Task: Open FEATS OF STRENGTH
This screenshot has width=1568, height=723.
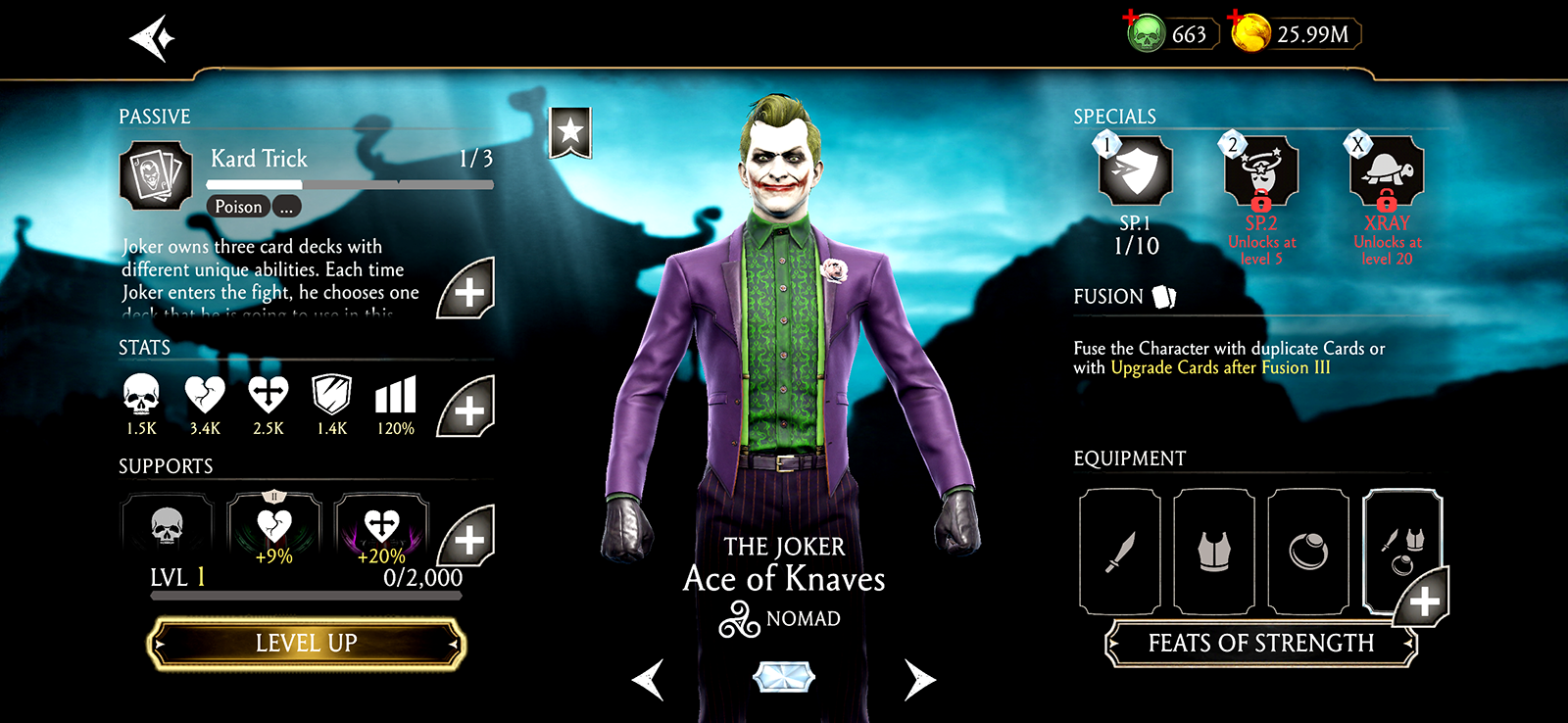Action: 1261,644
